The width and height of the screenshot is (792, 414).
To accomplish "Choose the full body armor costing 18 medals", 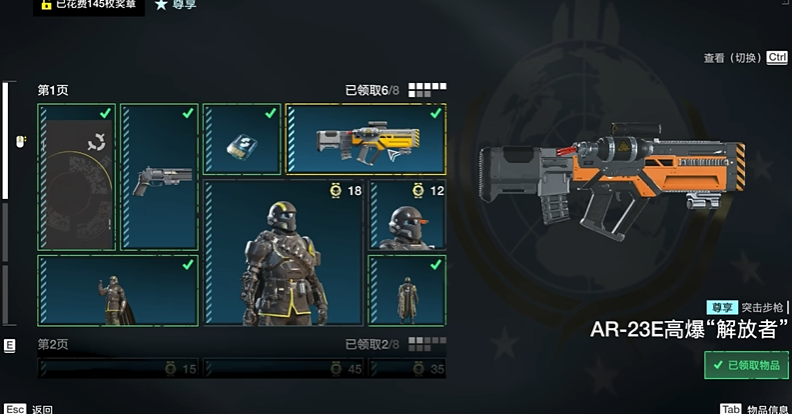I will click(283, 252).
